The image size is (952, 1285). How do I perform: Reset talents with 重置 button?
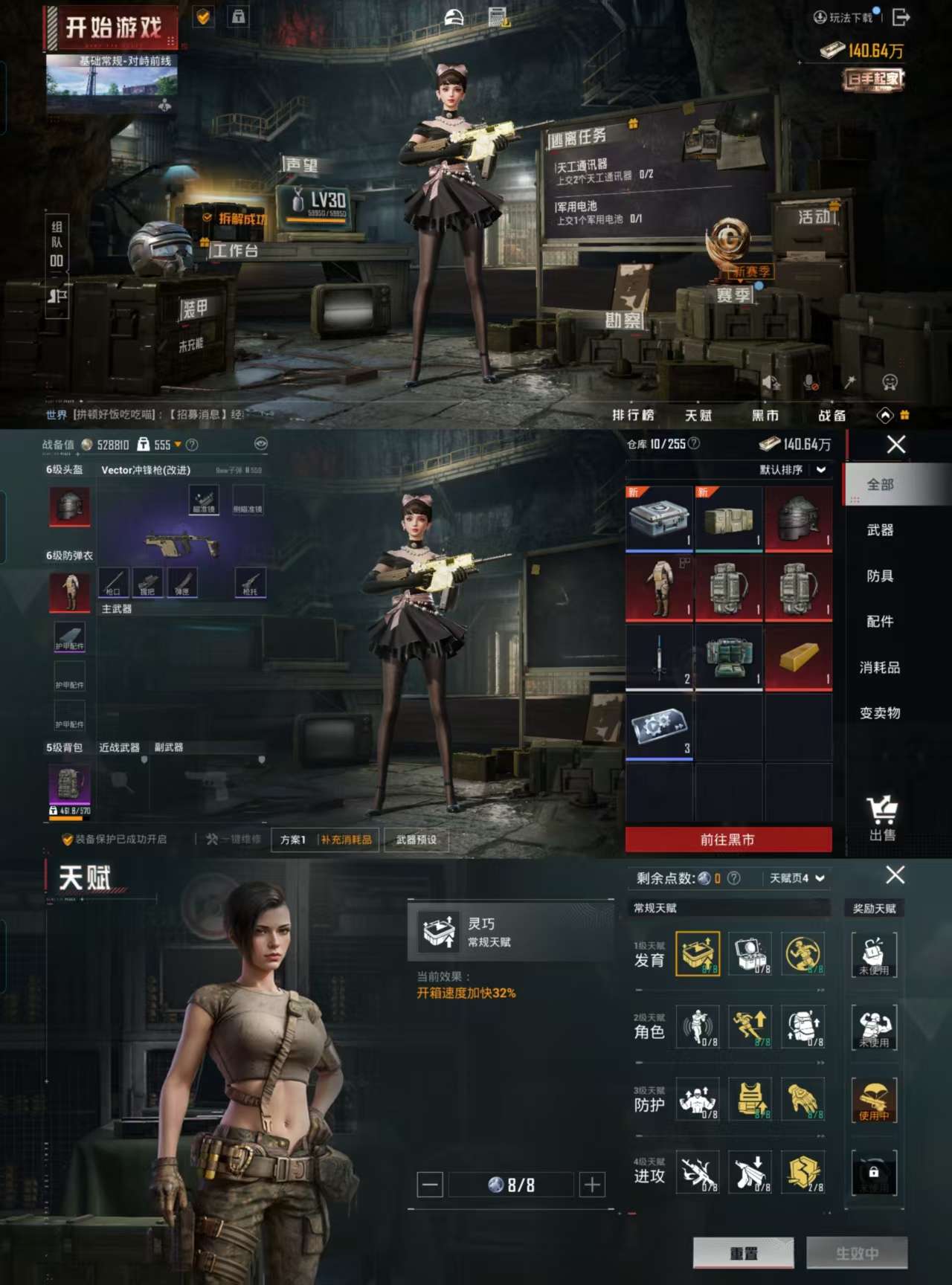[743, 1253]
